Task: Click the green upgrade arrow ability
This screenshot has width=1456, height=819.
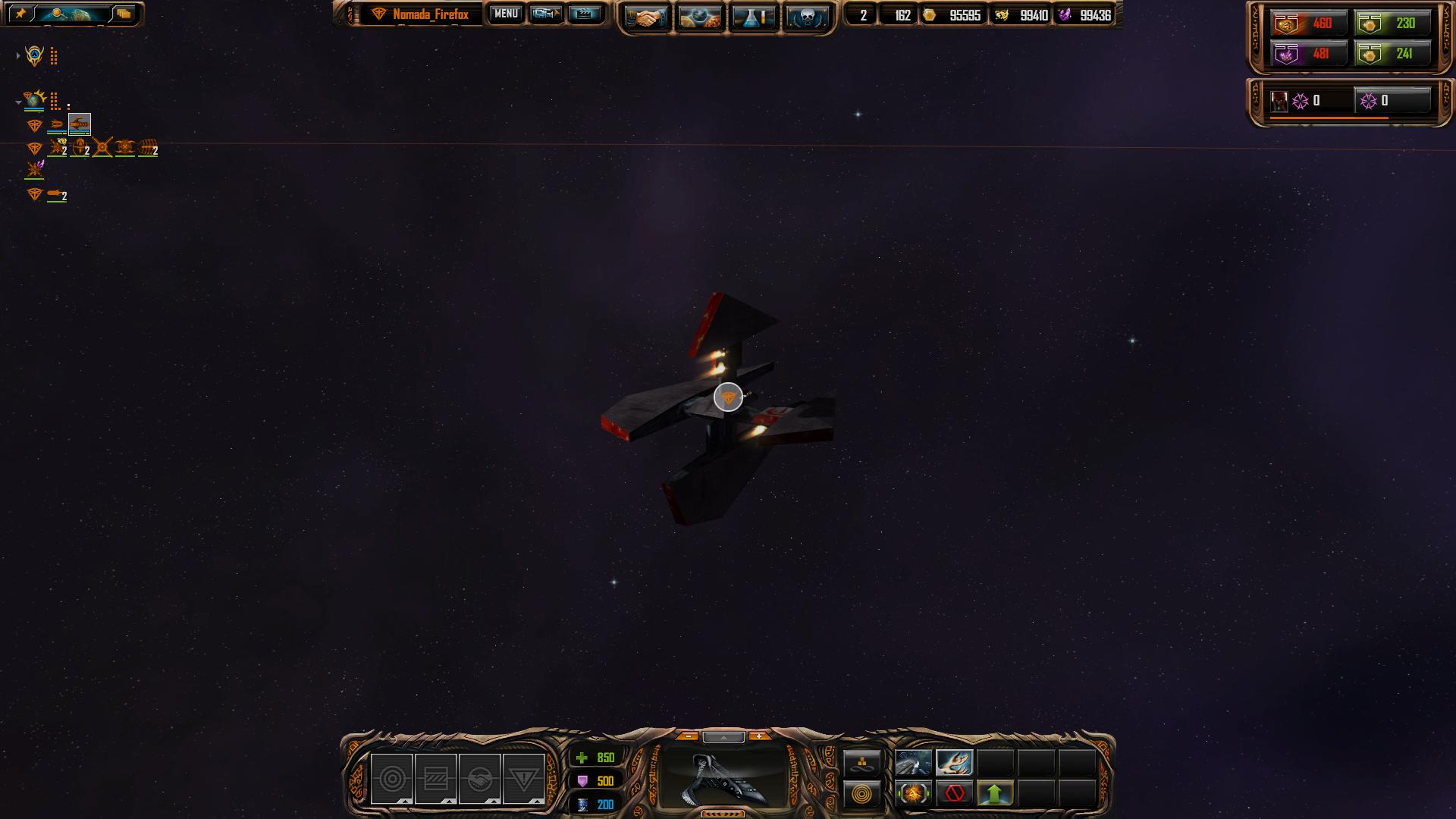Action: click(995, 794)
